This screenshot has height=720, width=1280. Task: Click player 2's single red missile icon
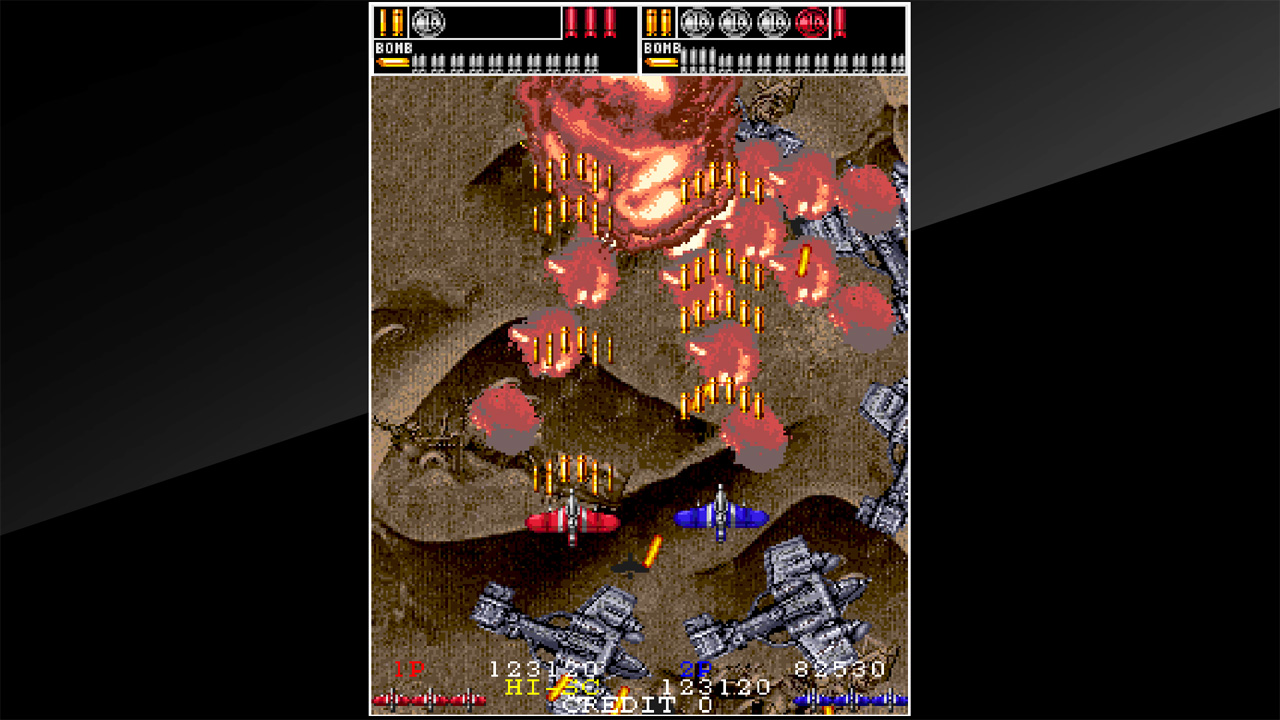pyautogui.click(x=842, y=23)
